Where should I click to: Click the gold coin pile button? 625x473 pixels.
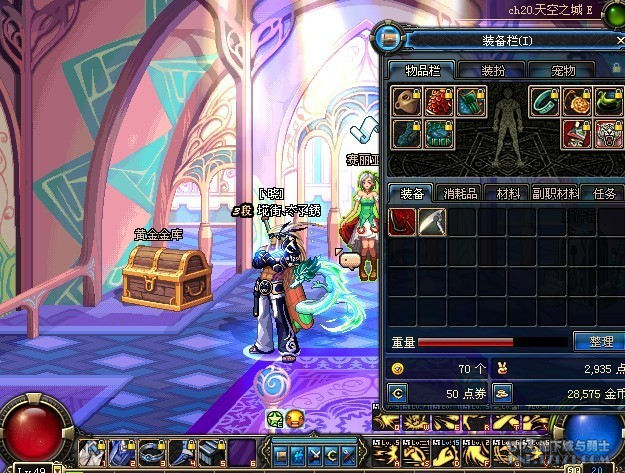click(503, 395)
